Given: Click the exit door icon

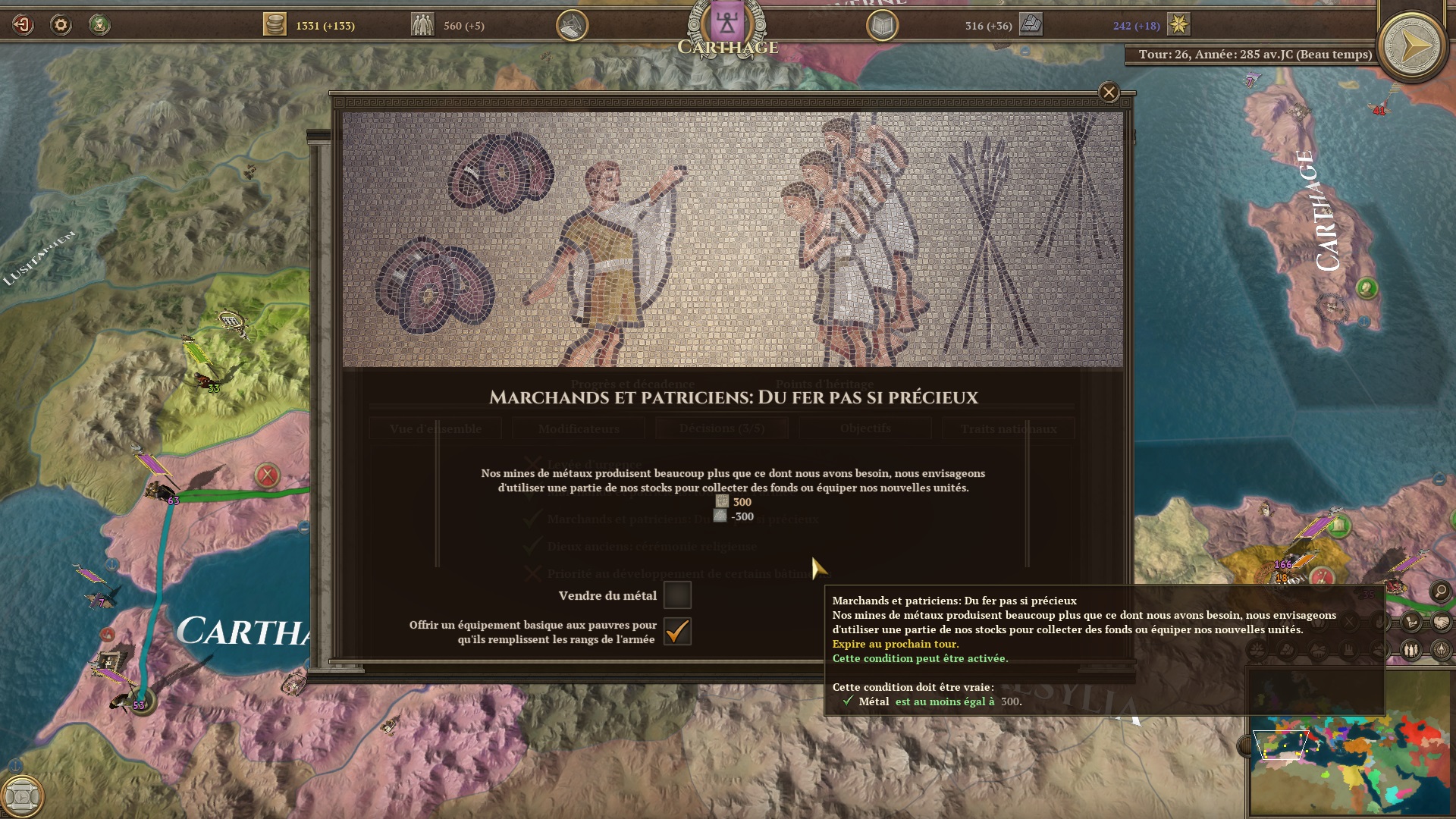Looking at the screenshot, I should tap(23, 25).
